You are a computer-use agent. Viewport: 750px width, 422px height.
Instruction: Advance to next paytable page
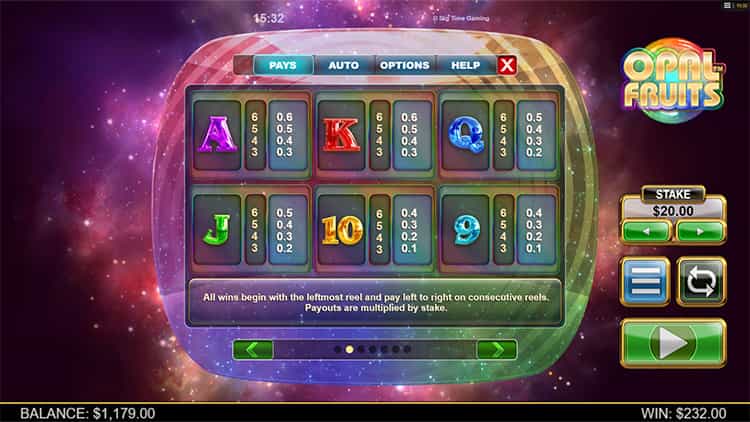pyautogui.click(x=496, y=350)
